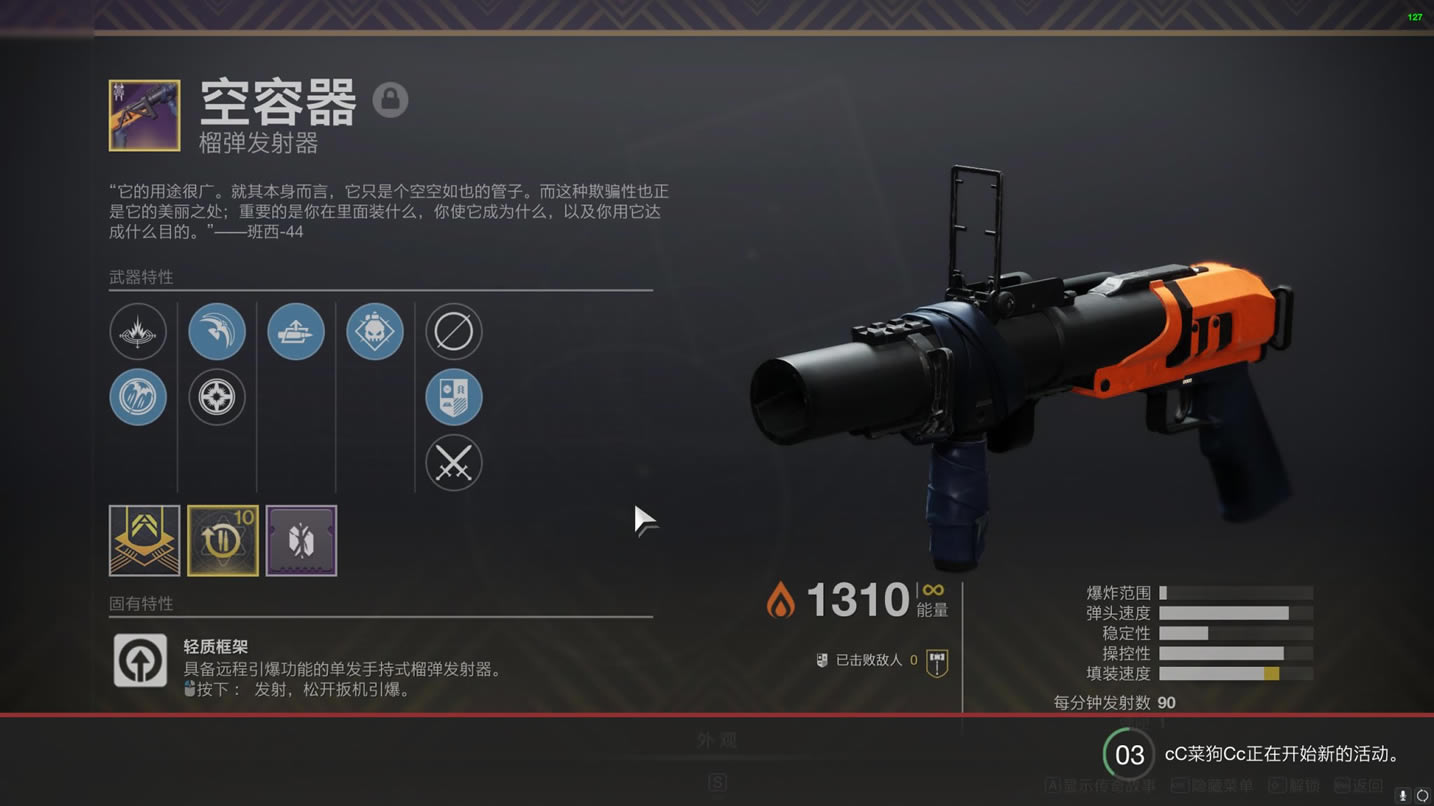Toggle 隐藏菜单 to hide the menu
The width and height of the screenshot is (1434, 806).
tap(1222, 786)
